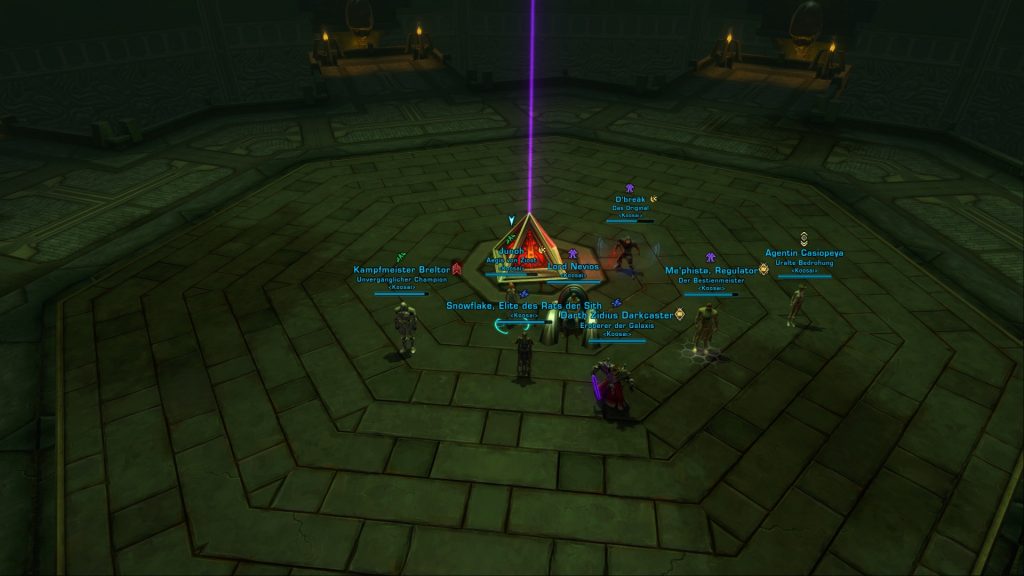Select the Lord Nevios nameplate
Screen dimensions: 1024x576
(x=573, y=267)
